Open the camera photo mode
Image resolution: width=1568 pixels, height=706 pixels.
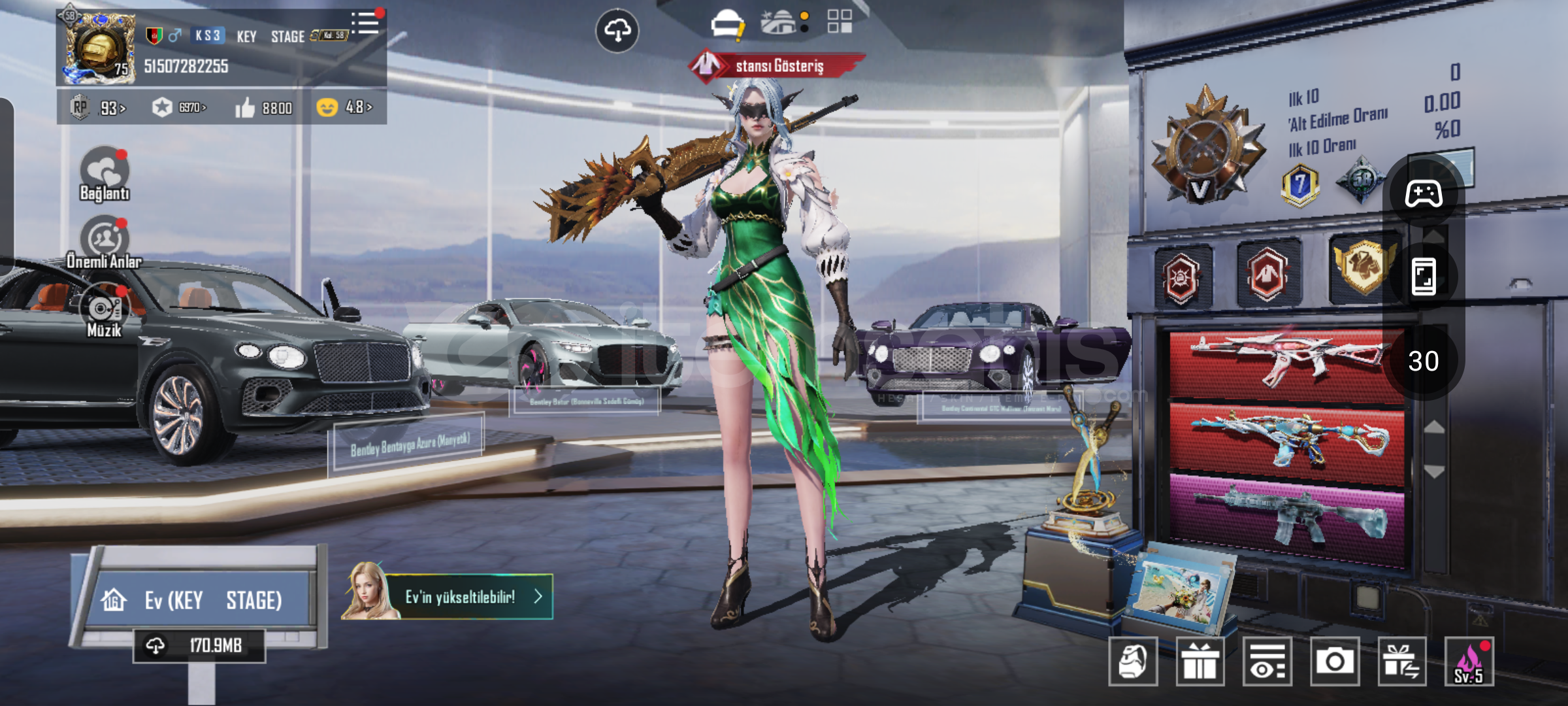click(1334, 662)
